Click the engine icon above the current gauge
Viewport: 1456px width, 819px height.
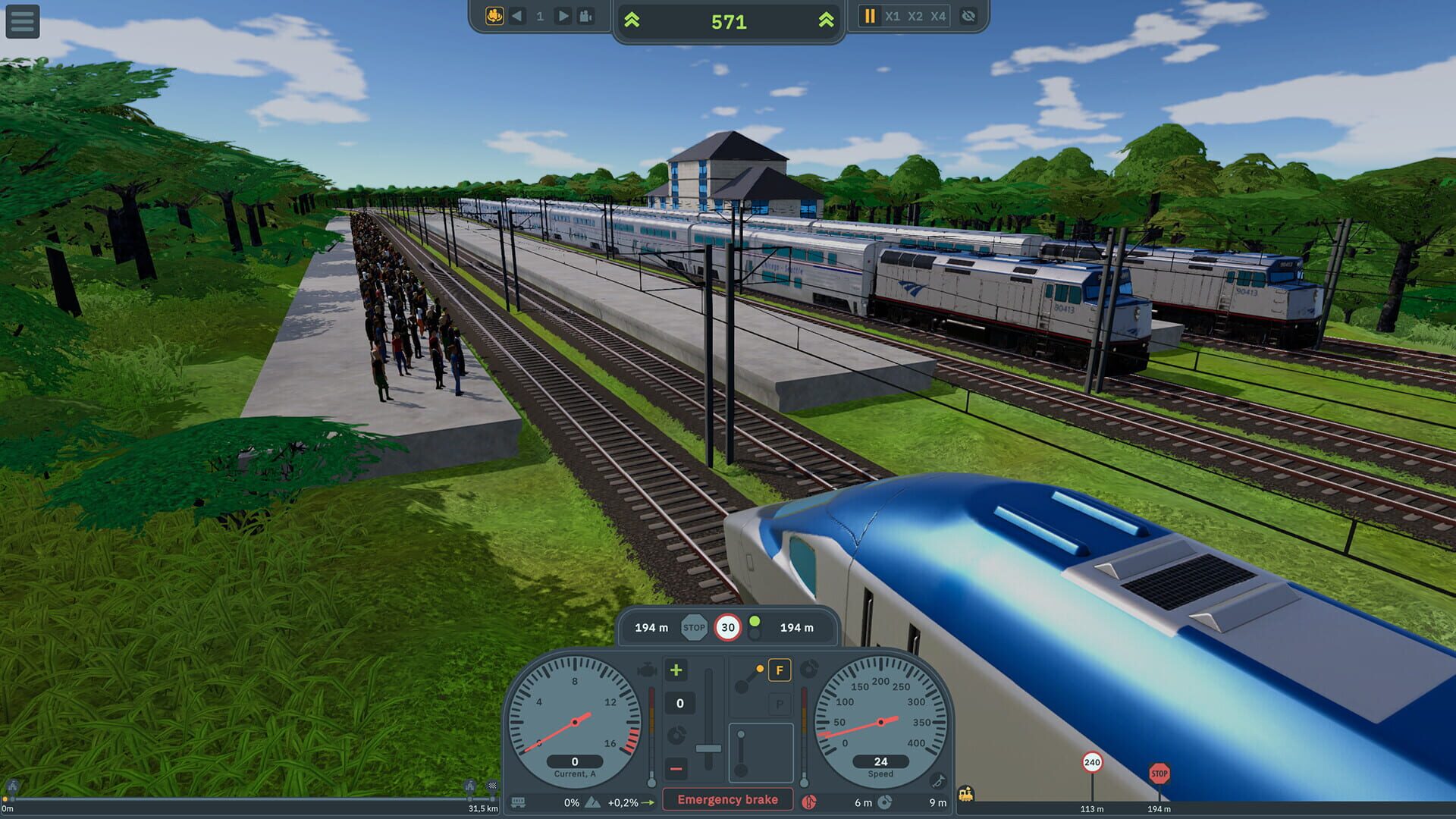coord(647,671)
